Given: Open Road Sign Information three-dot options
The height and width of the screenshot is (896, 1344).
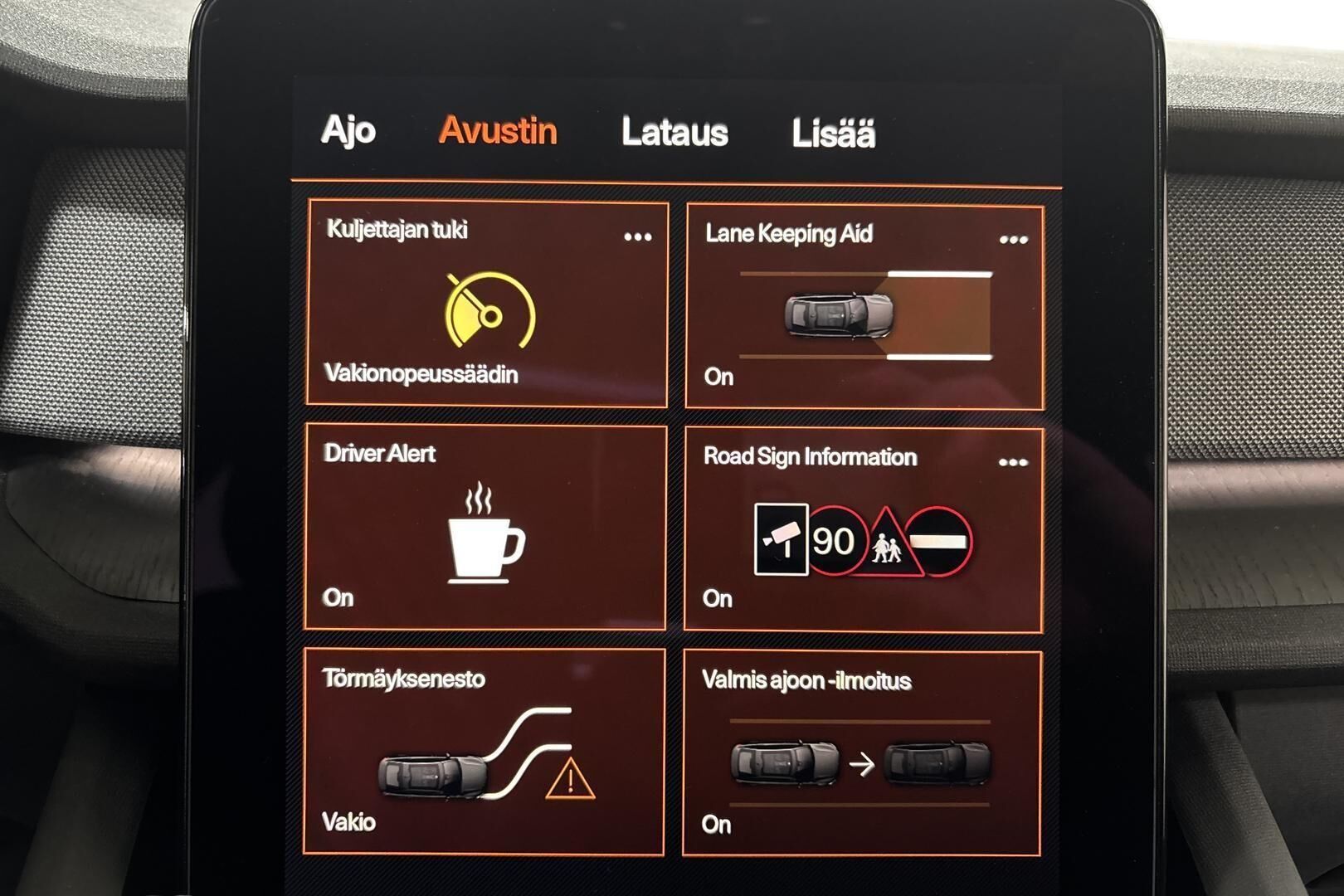Looking at the screenshot, I should pos(1012,462).
